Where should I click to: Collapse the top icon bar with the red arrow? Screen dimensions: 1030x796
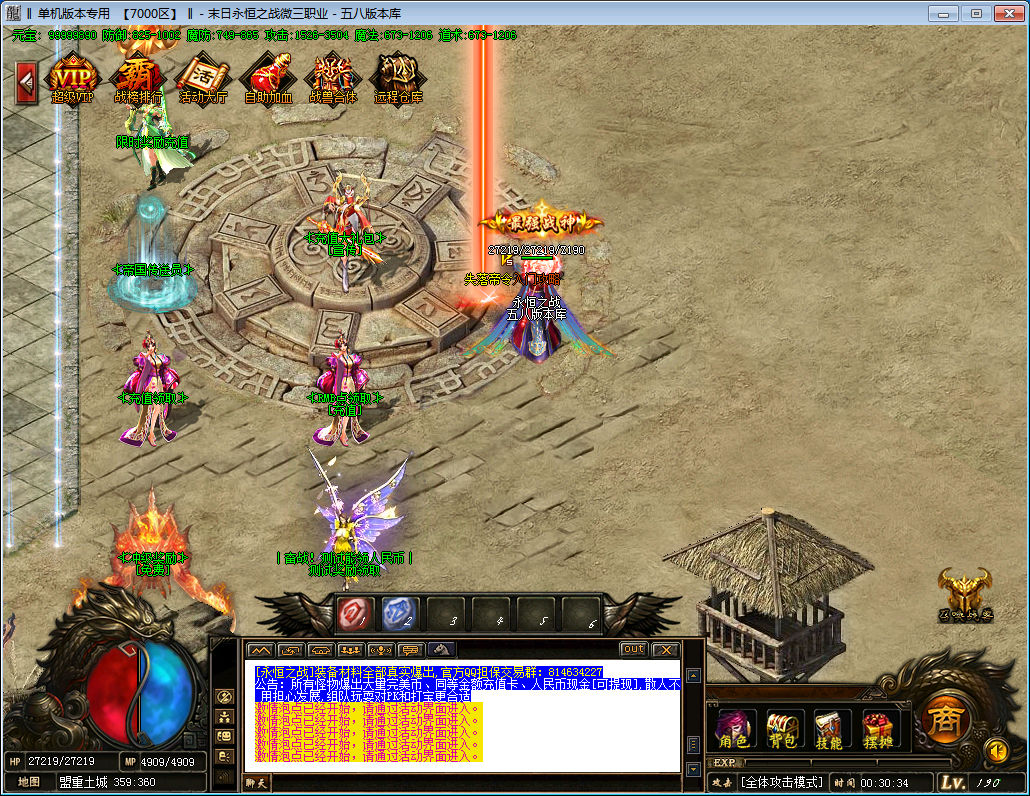27,82
